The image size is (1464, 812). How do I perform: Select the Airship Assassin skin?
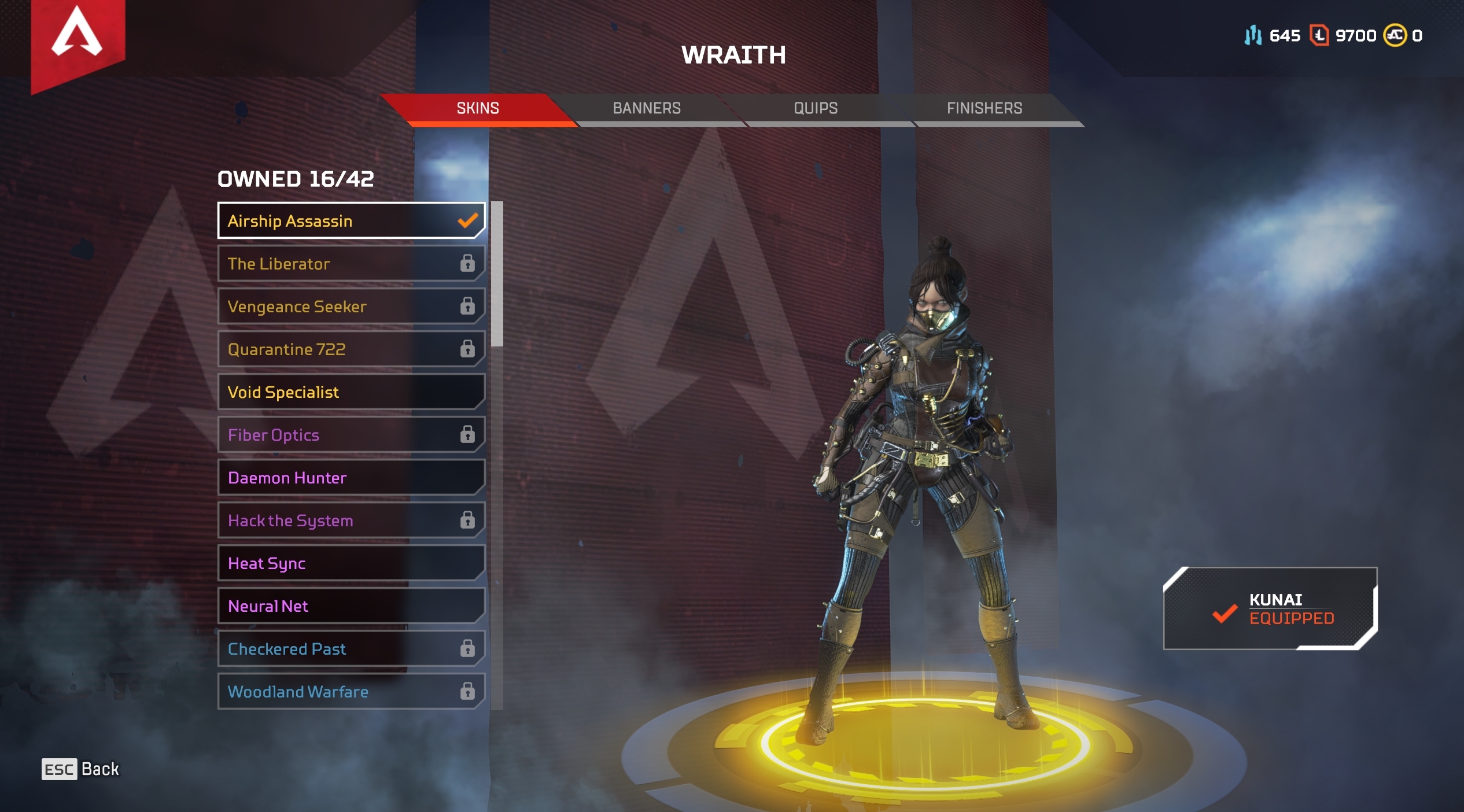click(x=351, y=220)
